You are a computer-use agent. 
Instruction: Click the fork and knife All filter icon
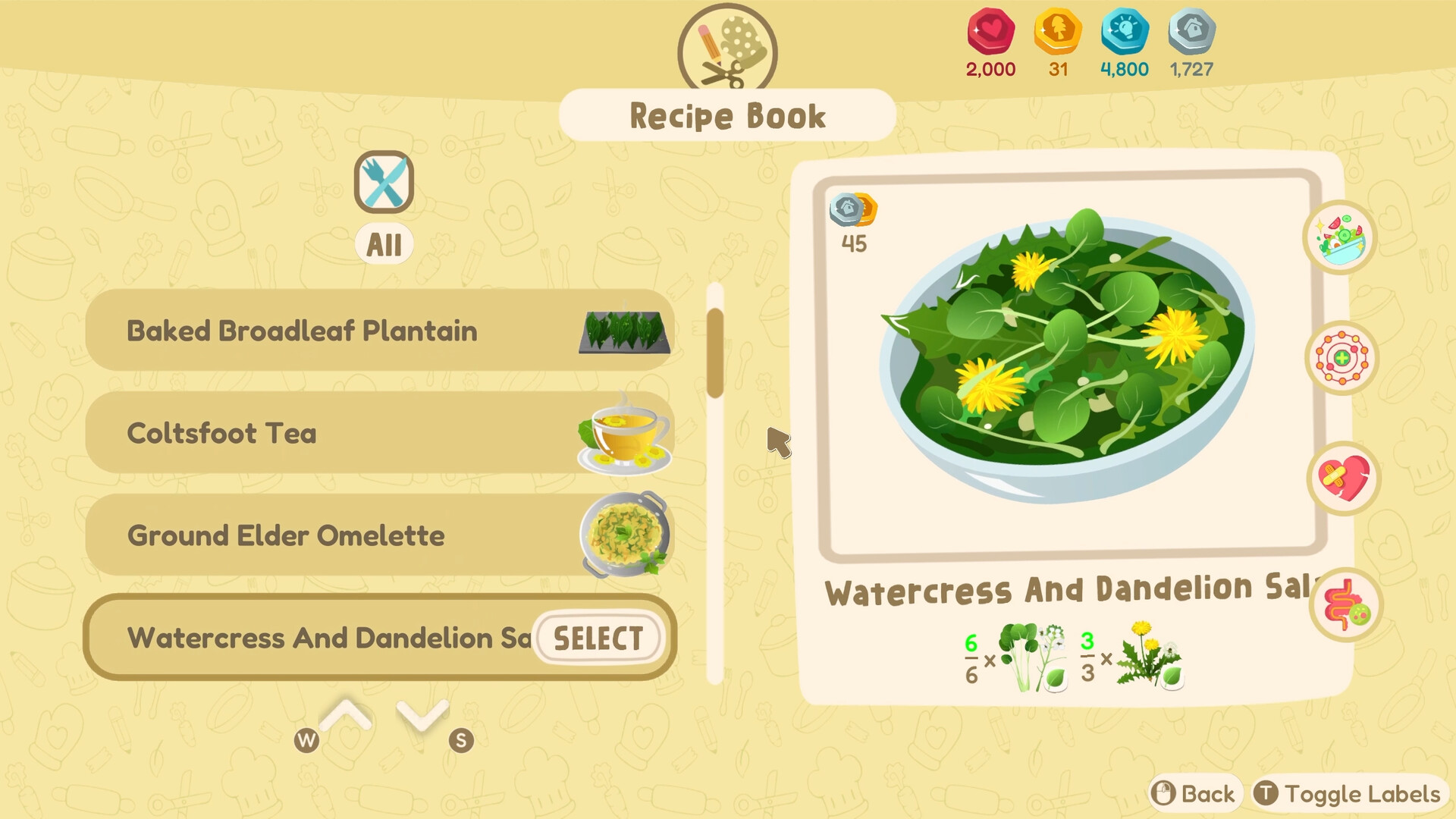coord(383,182)
